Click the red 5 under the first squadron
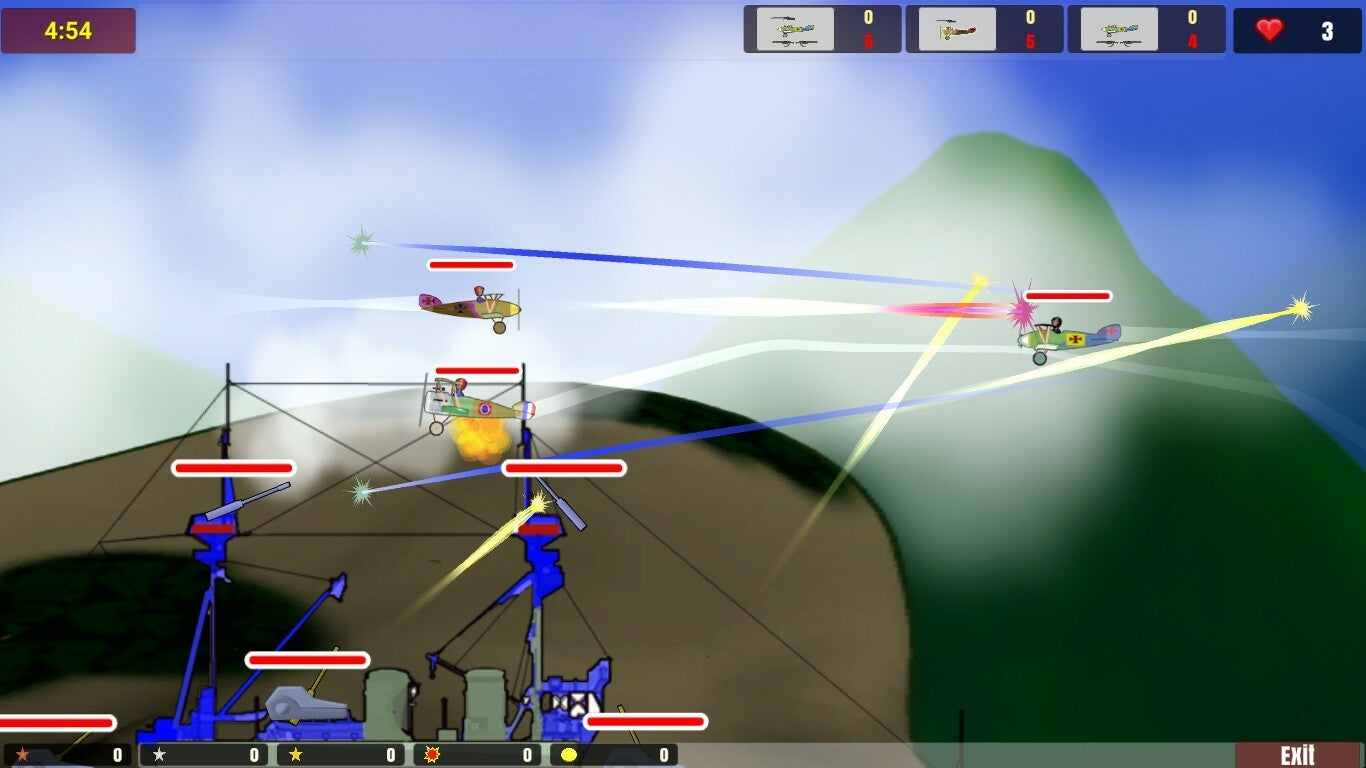The image size is (1366, 768). [x=868, y=42]
